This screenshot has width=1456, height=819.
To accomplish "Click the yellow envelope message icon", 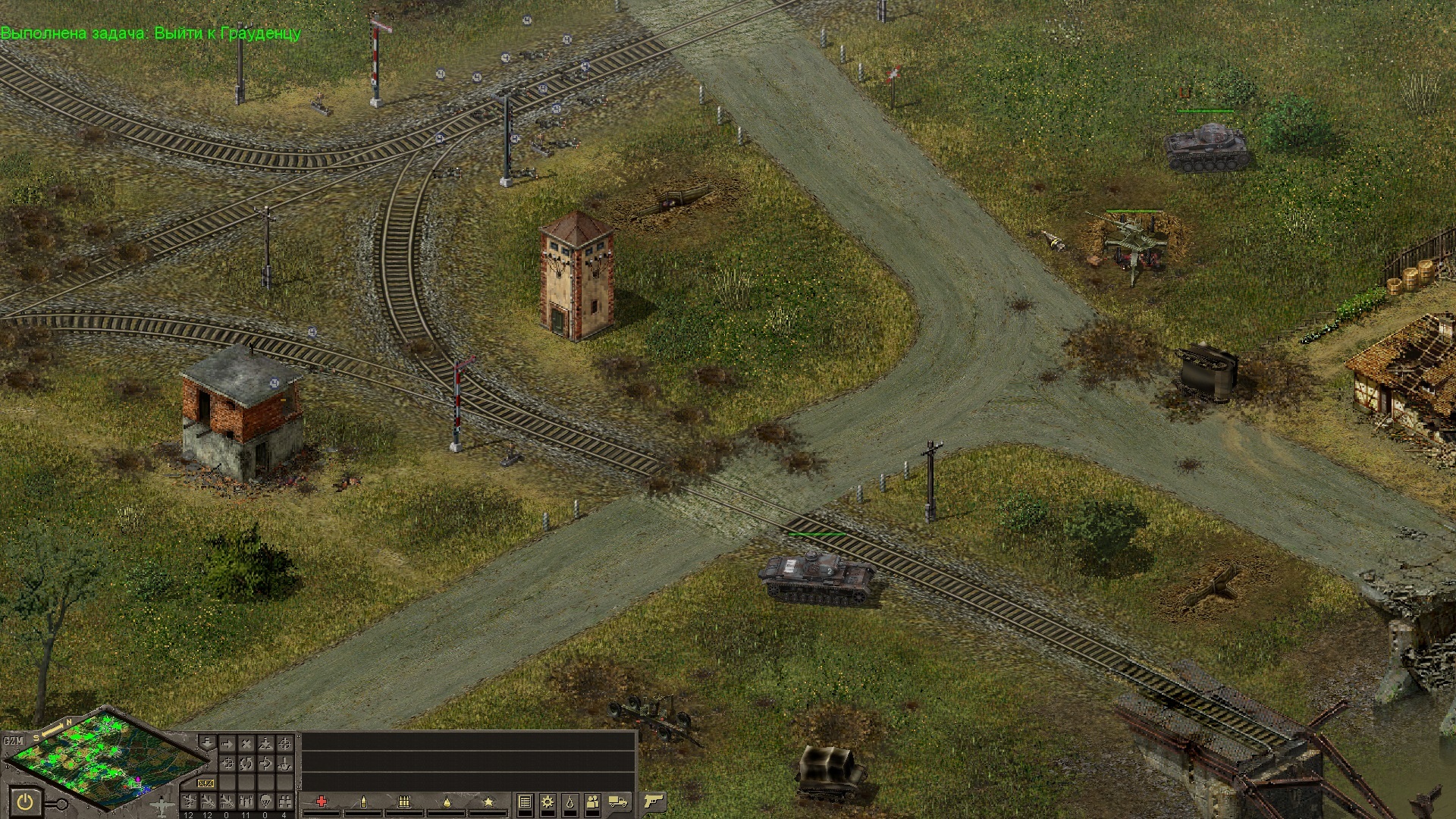I will coord(206,783).
